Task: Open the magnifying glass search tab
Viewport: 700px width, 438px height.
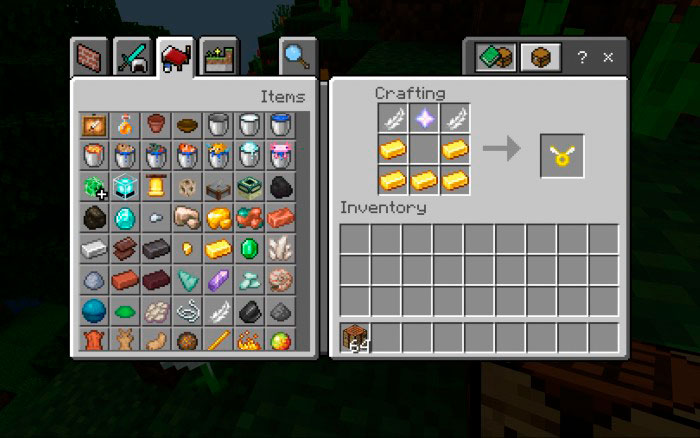Action: [x=297, y=58]
